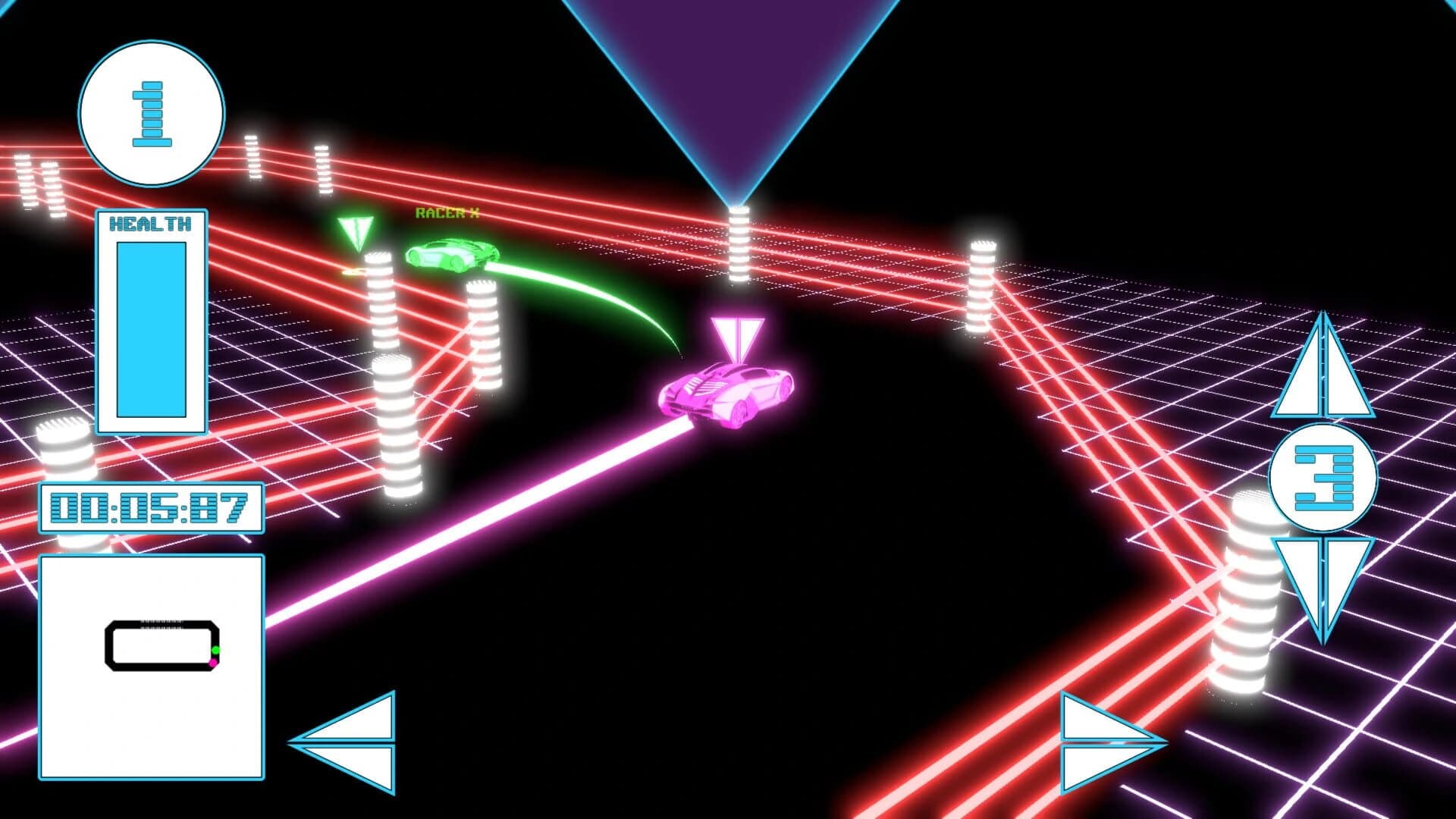Screen dimensions: 1456x819
Task: Click the HEALTH panel header
Action: 151,223
